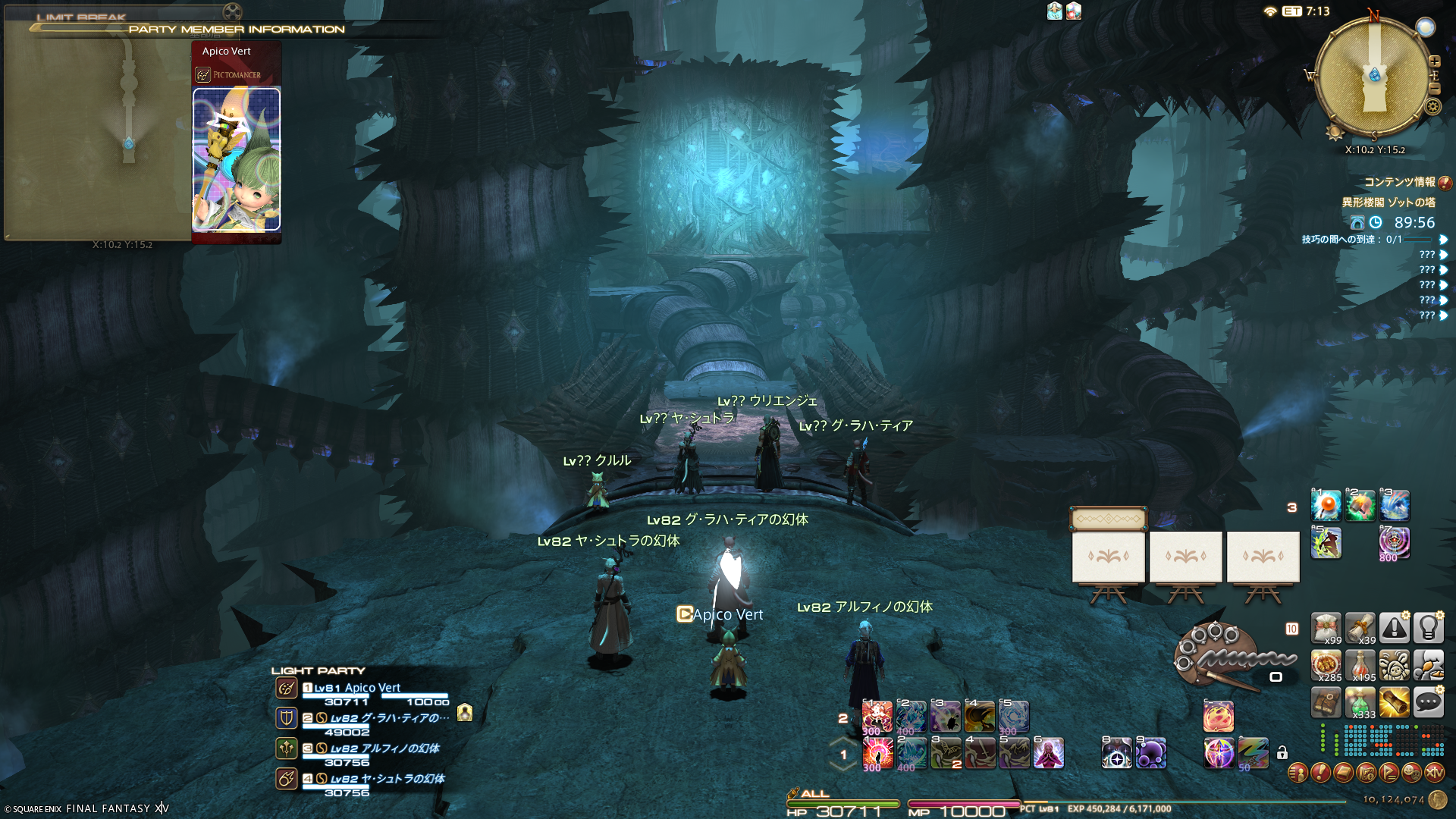Screen dimensions: 1456x819
Task: Select Apico Vert in the party list
Action: pyautogui.click(x=356, y=689)
